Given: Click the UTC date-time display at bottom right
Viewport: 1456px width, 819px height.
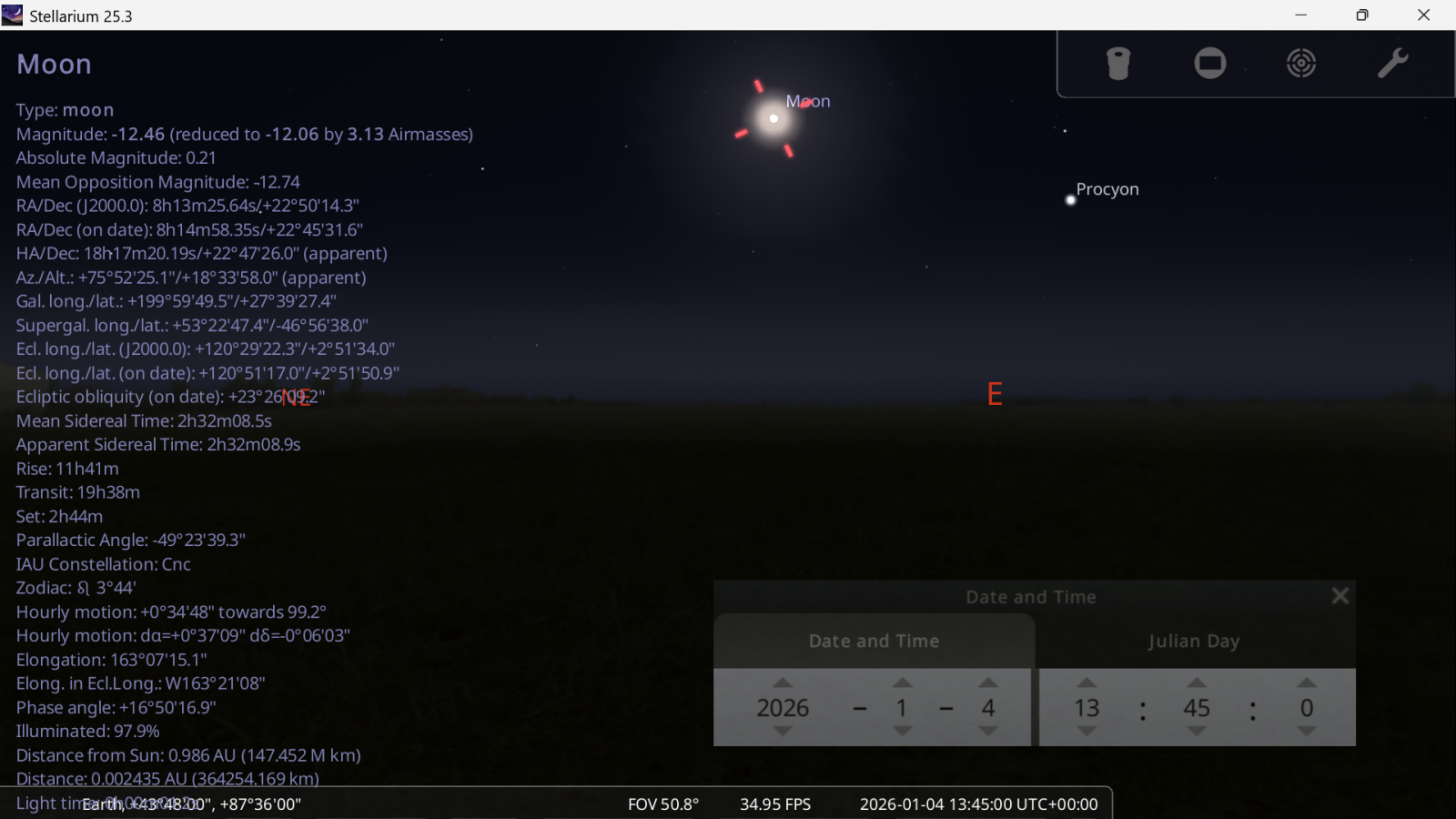Looking at the screenshot, I should click(x=978, y=804).
